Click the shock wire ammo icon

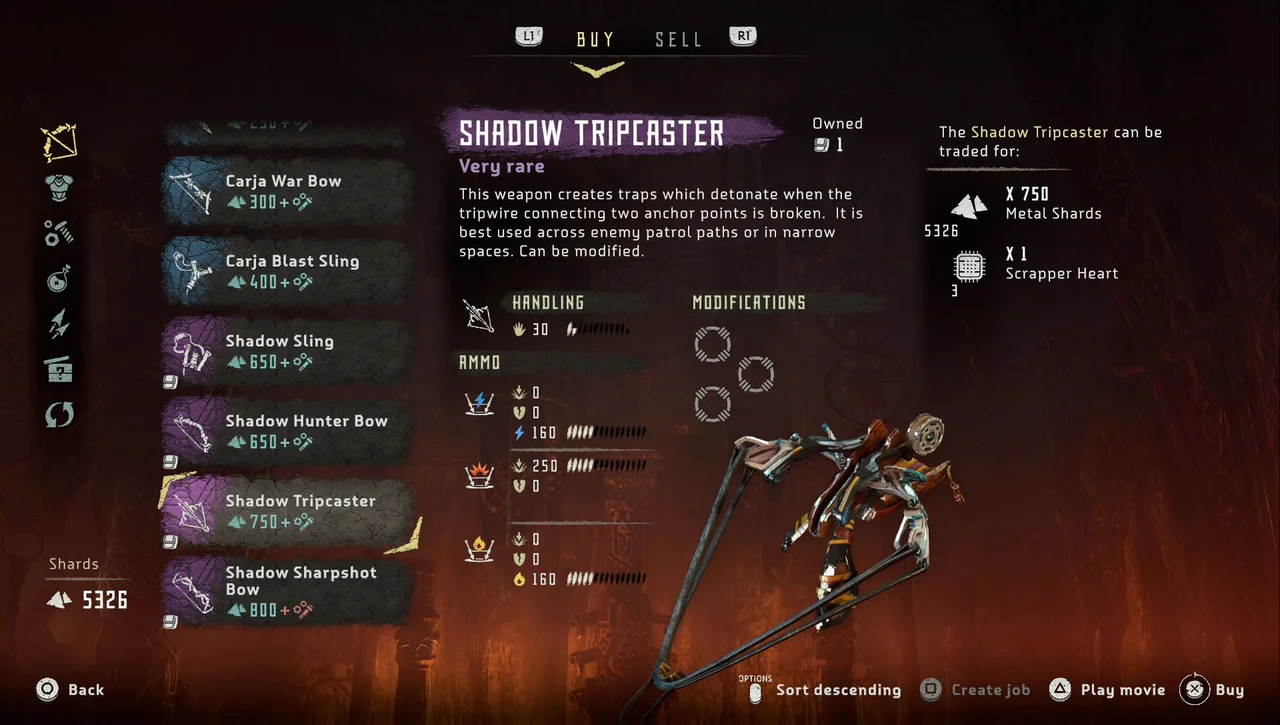(x=479, y=405)
